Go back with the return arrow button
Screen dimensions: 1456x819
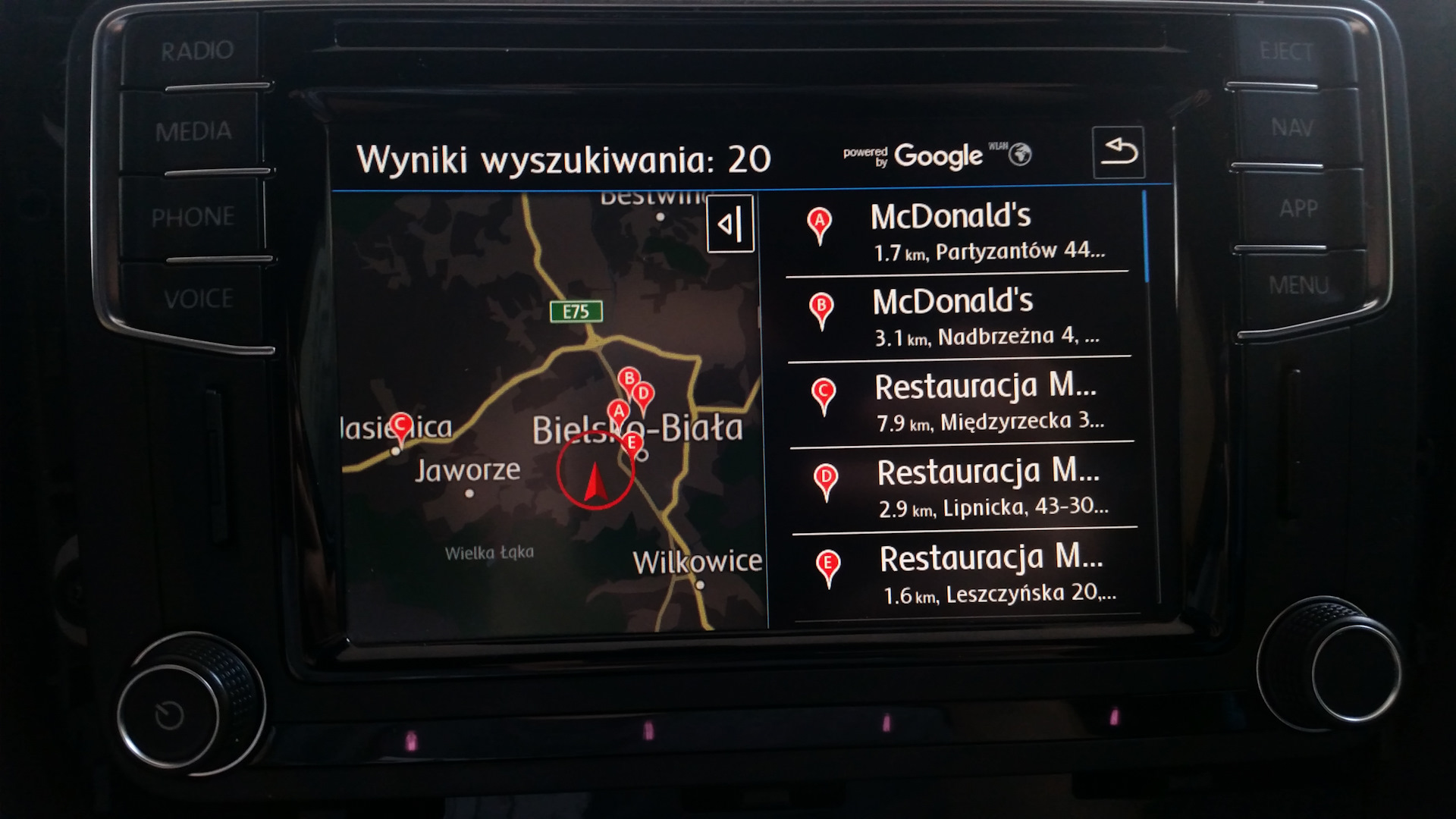tap(1118, 152)
